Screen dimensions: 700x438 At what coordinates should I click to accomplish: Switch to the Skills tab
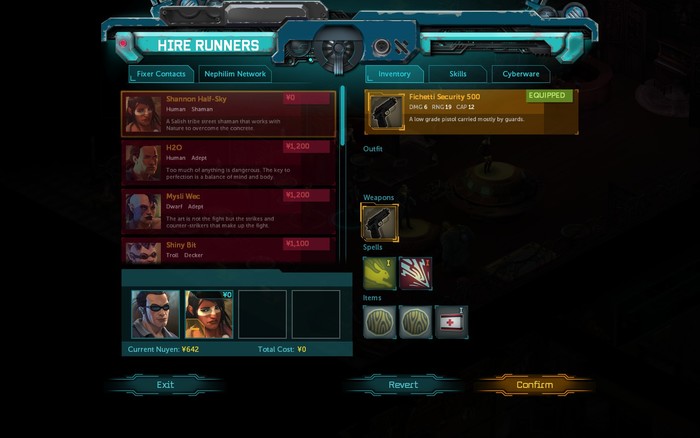coord(458,74)
